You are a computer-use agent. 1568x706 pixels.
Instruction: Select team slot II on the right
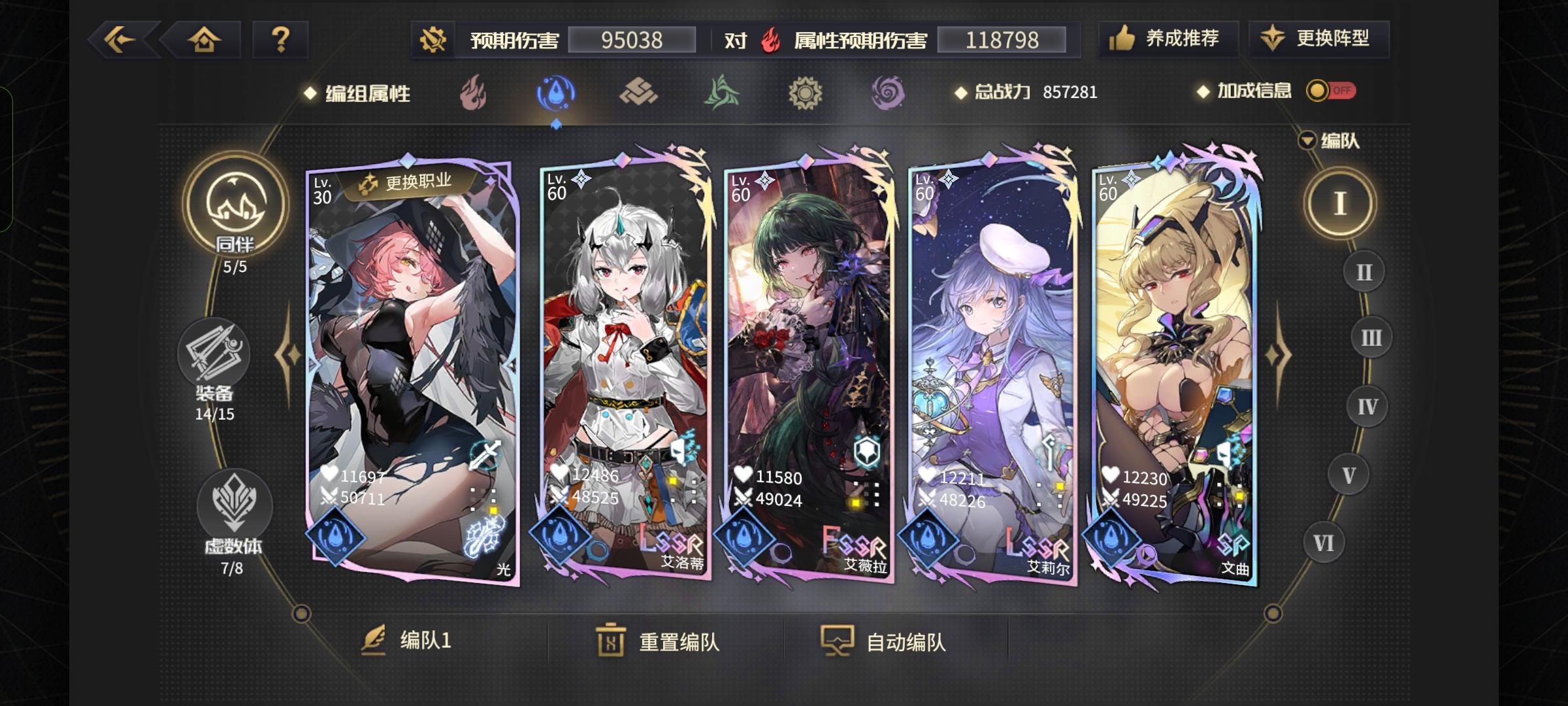1364,270
